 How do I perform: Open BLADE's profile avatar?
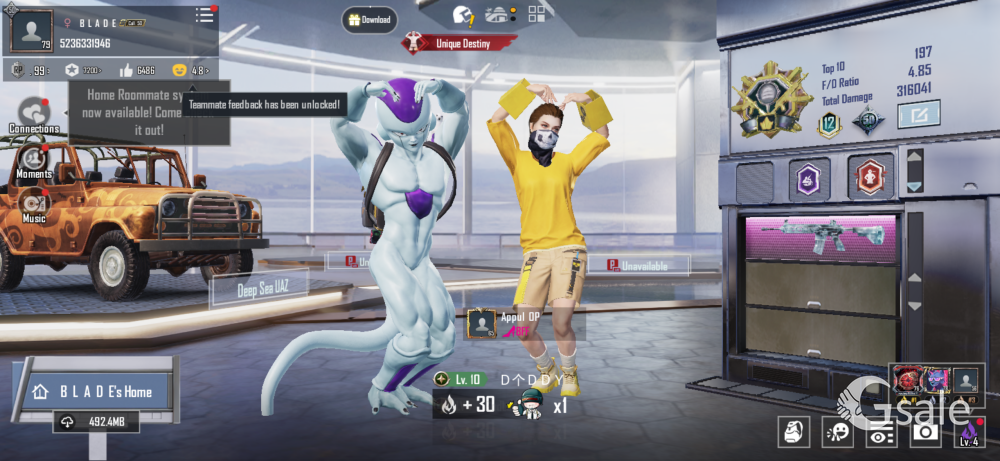click(x=32, y=32)
